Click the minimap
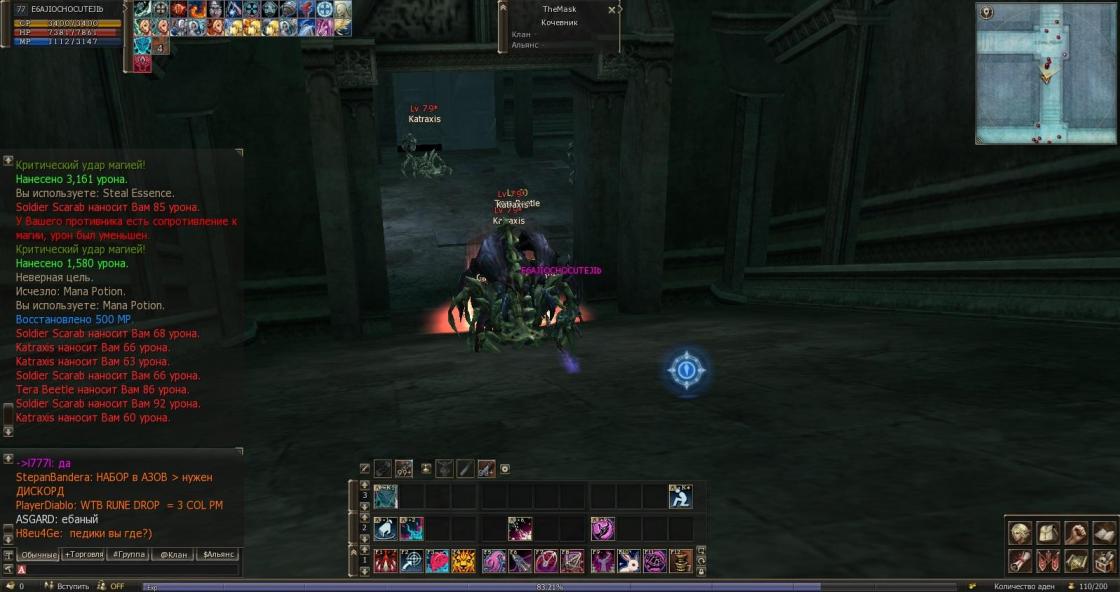 (x=1045, y=73)
